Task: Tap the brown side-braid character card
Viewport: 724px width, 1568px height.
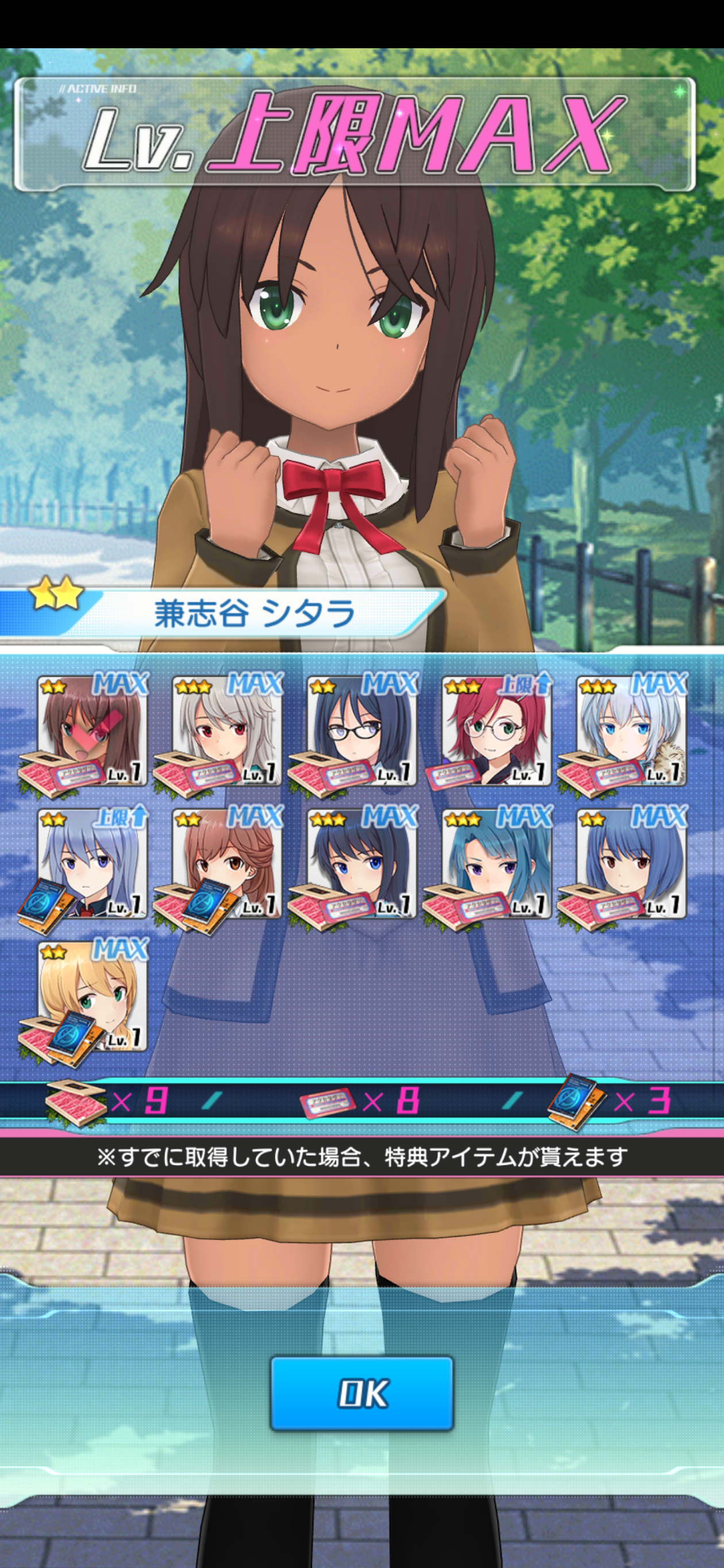Action: tap(226, 863)
